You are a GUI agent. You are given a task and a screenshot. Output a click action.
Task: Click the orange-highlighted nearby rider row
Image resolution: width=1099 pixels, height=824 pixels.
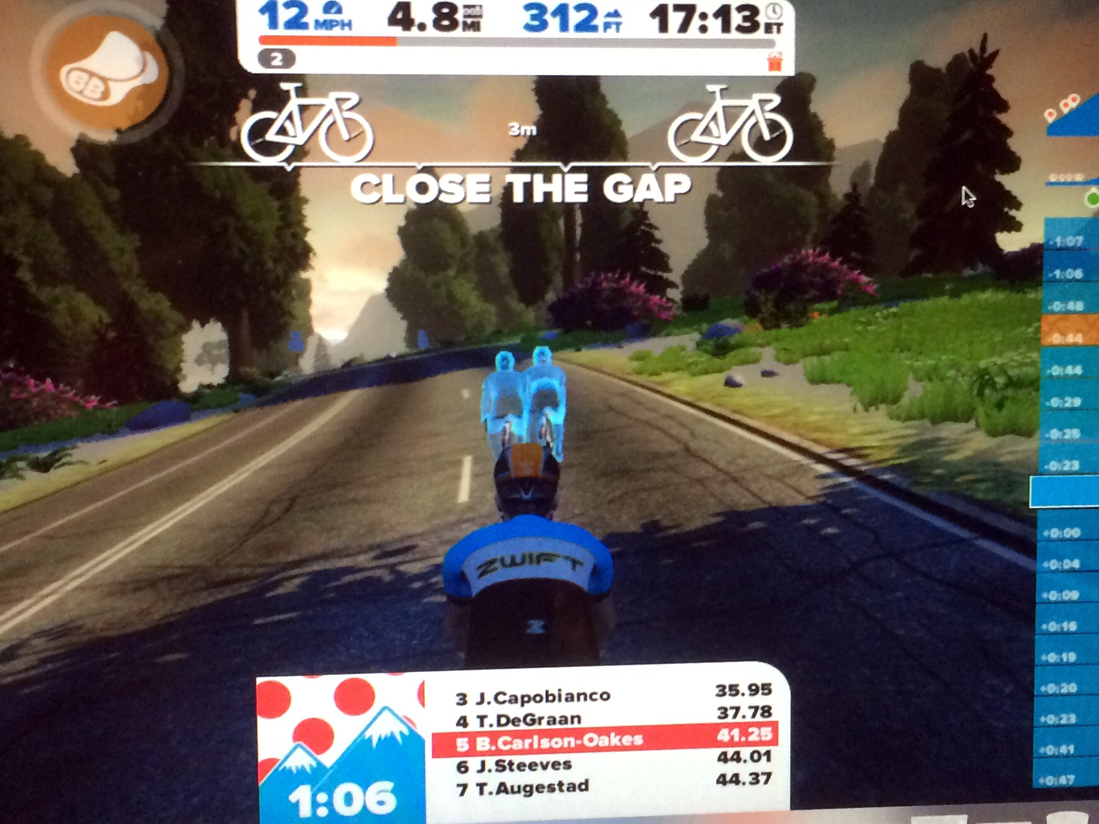pos(1071,337)
